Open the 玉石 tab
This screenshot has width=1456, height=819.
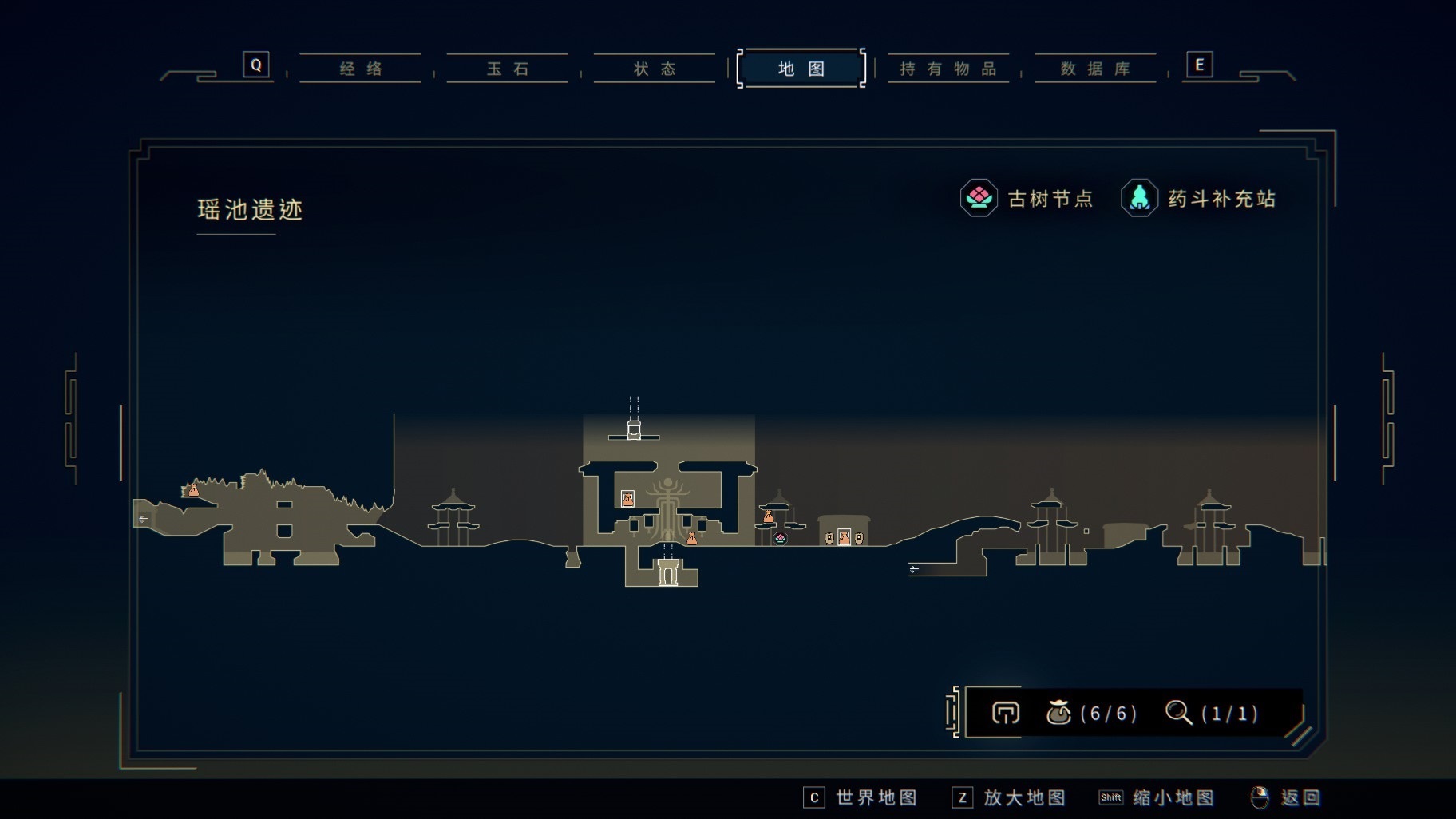(508, 69)
